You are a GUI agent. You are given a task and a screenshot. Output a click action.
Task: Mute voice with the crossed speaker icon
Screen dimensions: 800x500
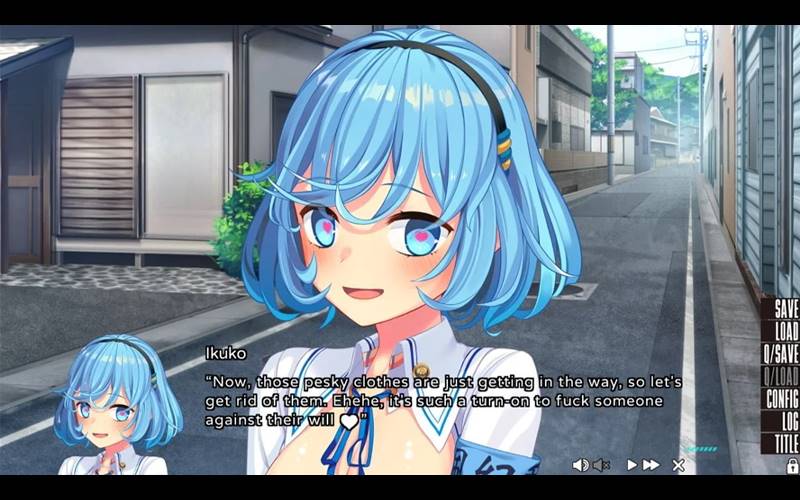pos(601,465)
